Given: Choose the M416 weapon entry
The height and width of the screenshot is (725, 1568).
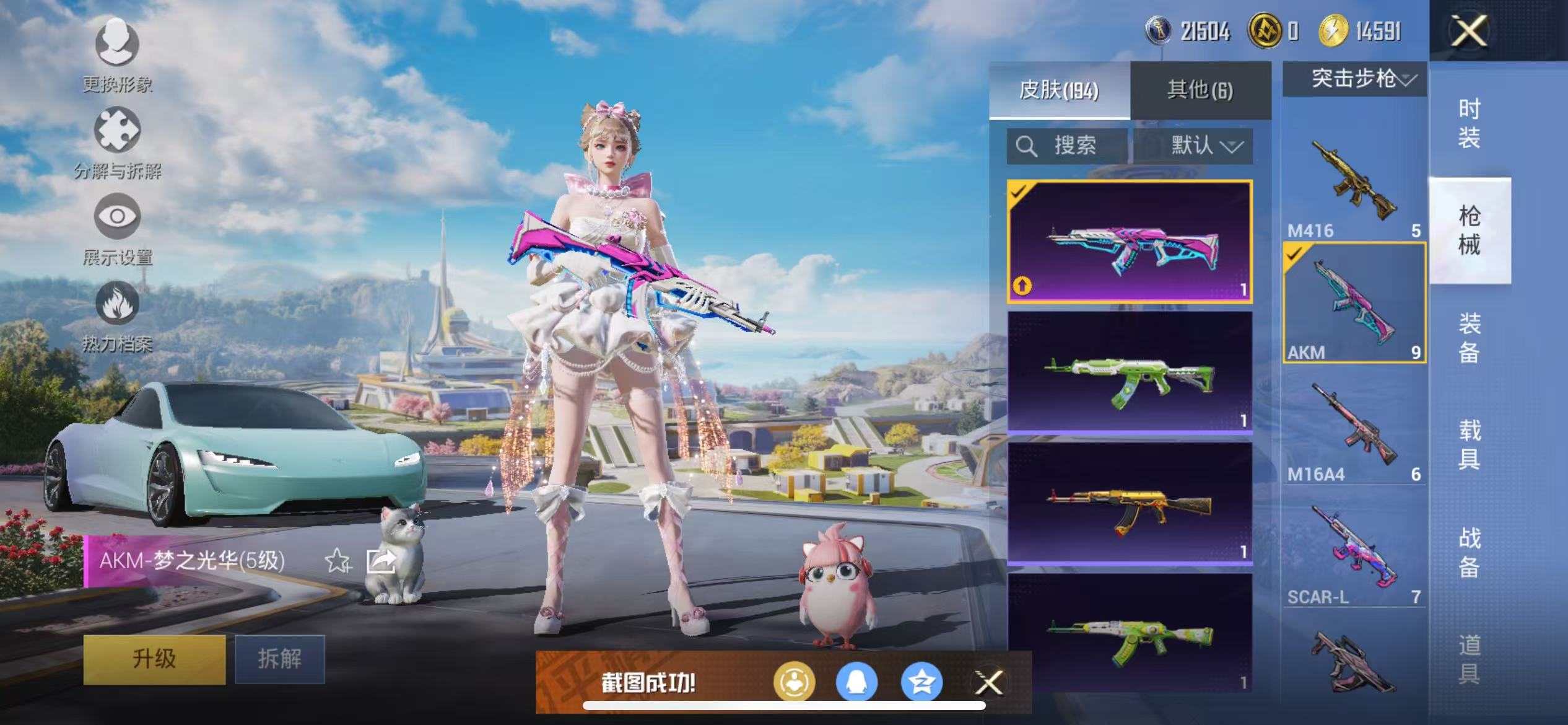Looking at the screenshot, I should (x=1354, y=183).
